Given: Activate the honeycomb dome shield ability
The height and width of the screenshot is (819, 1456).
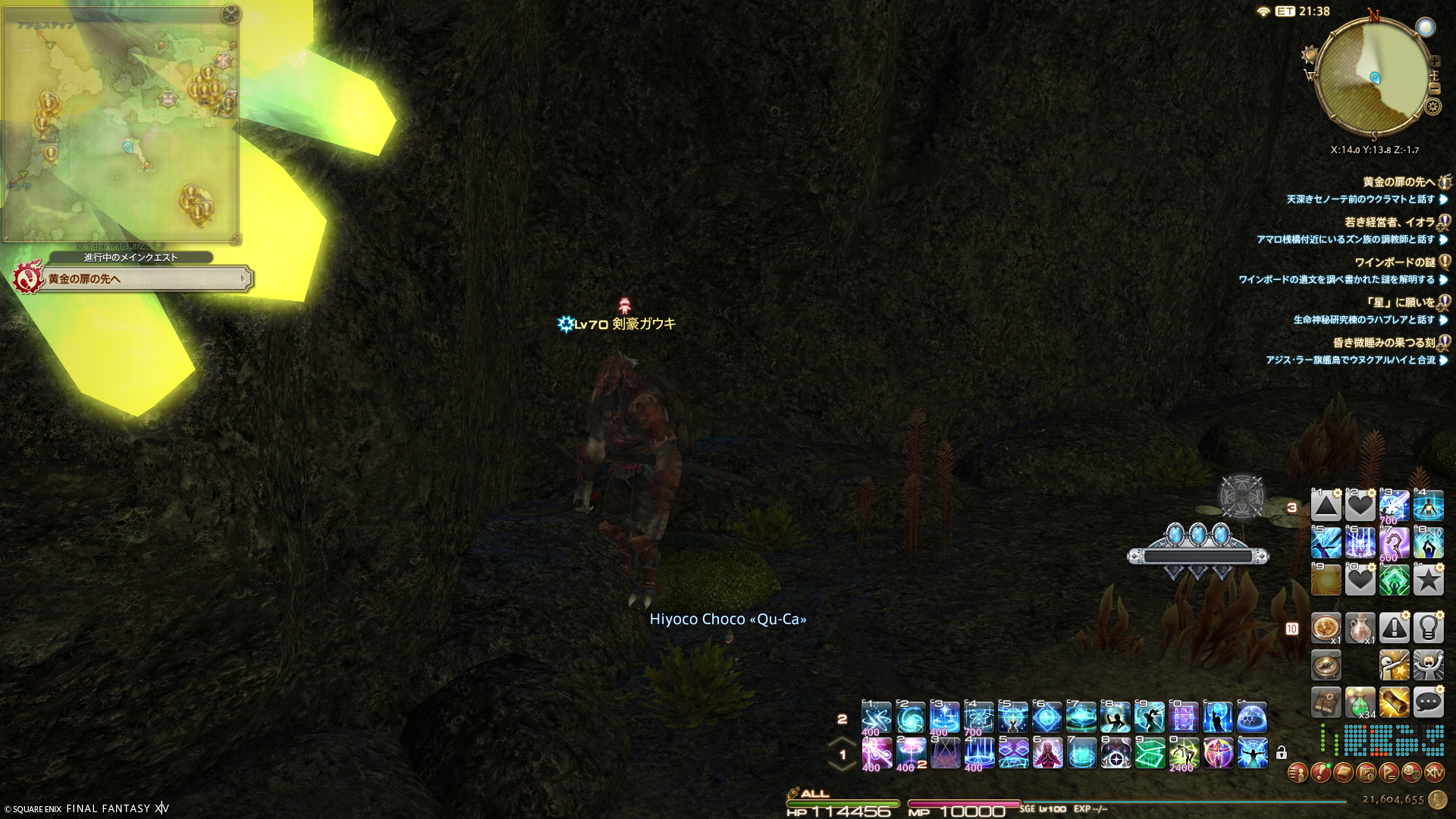Looking at the screenshot, I should point(1251,717).
